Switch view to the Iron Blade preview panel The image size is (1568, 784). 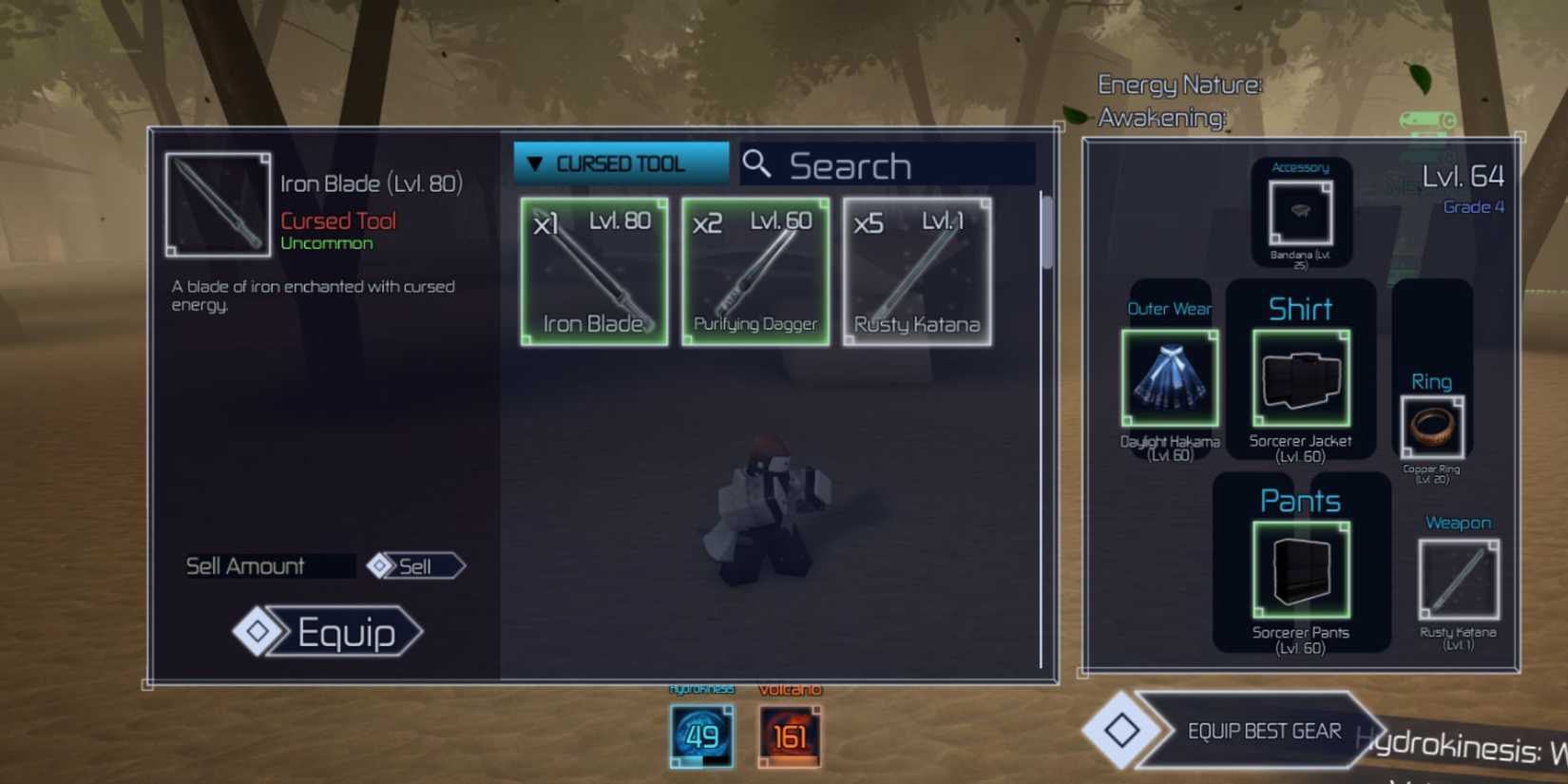pyautogui.click(x=217, y=205)
